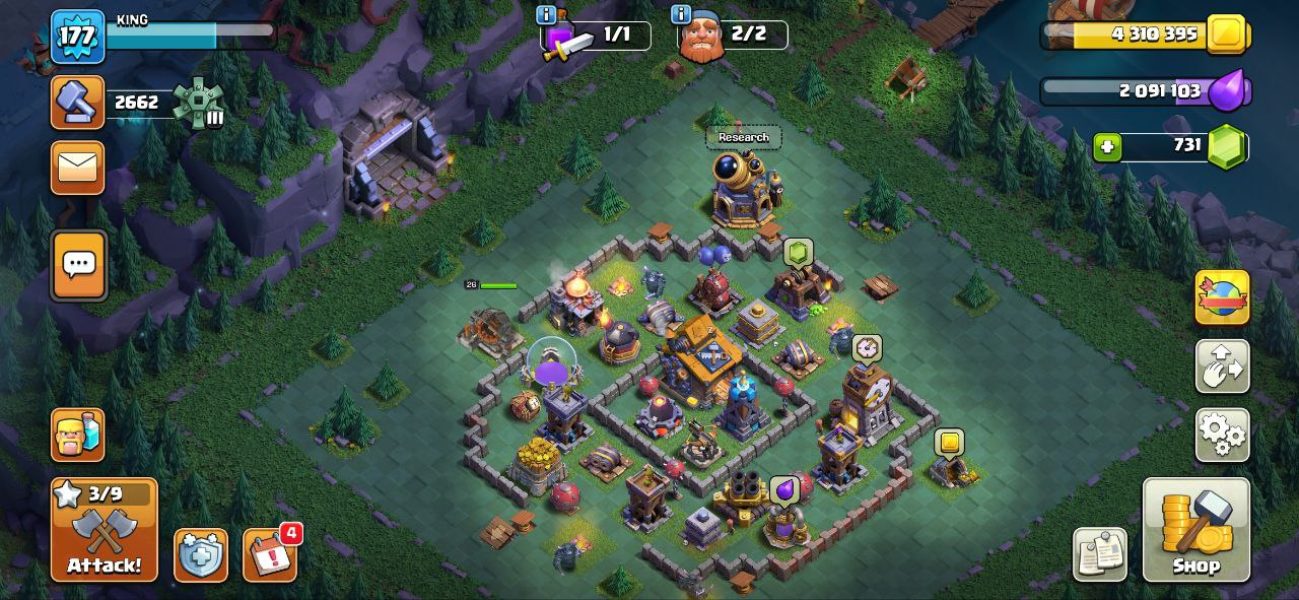The height and width of the screenshot is (600, 1299).
Task: Collect elixir from the purple drop bubble
Action: click(x=784, y=489)
